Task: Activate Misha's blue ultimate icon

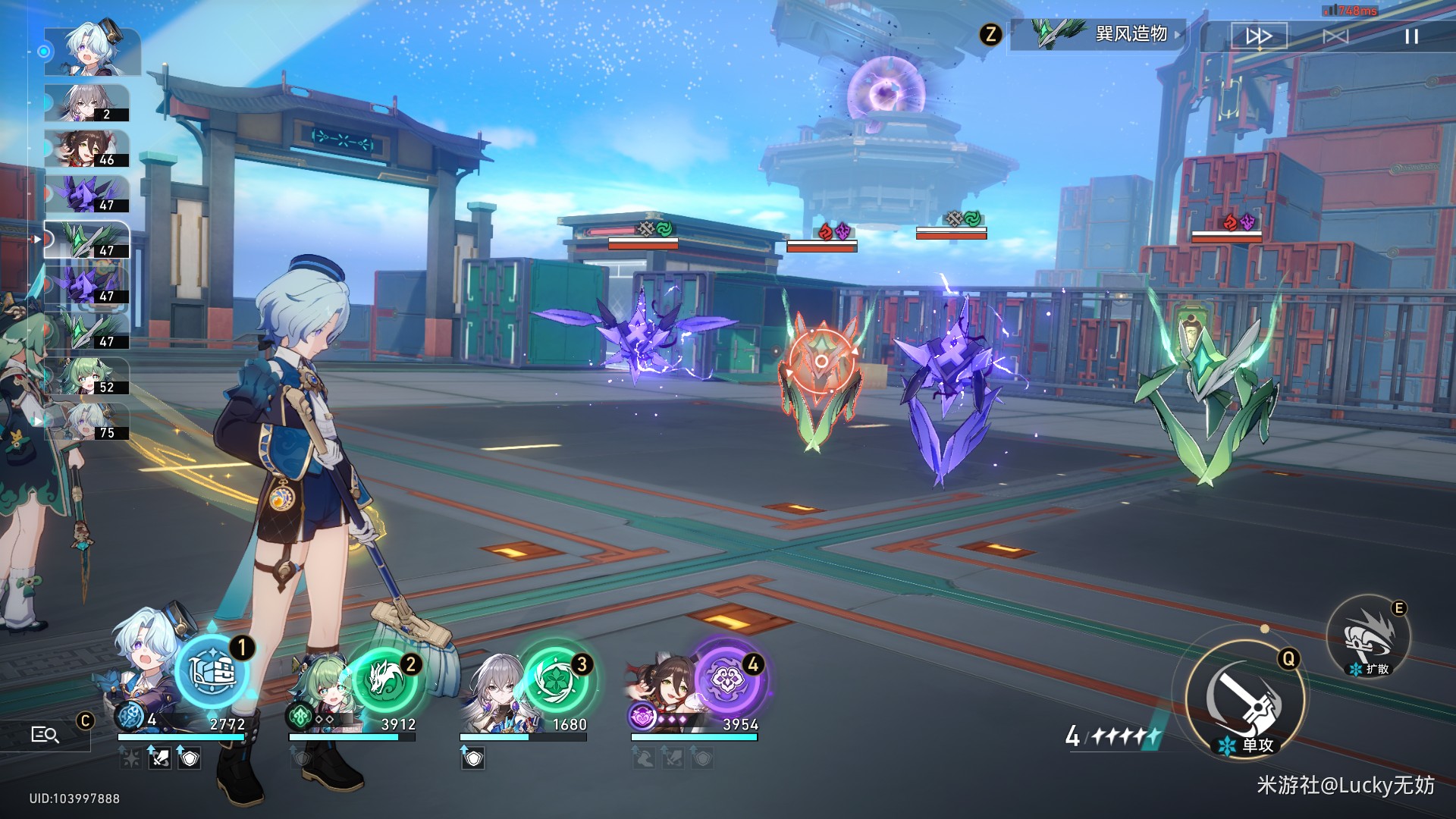Action: (212, 672)
